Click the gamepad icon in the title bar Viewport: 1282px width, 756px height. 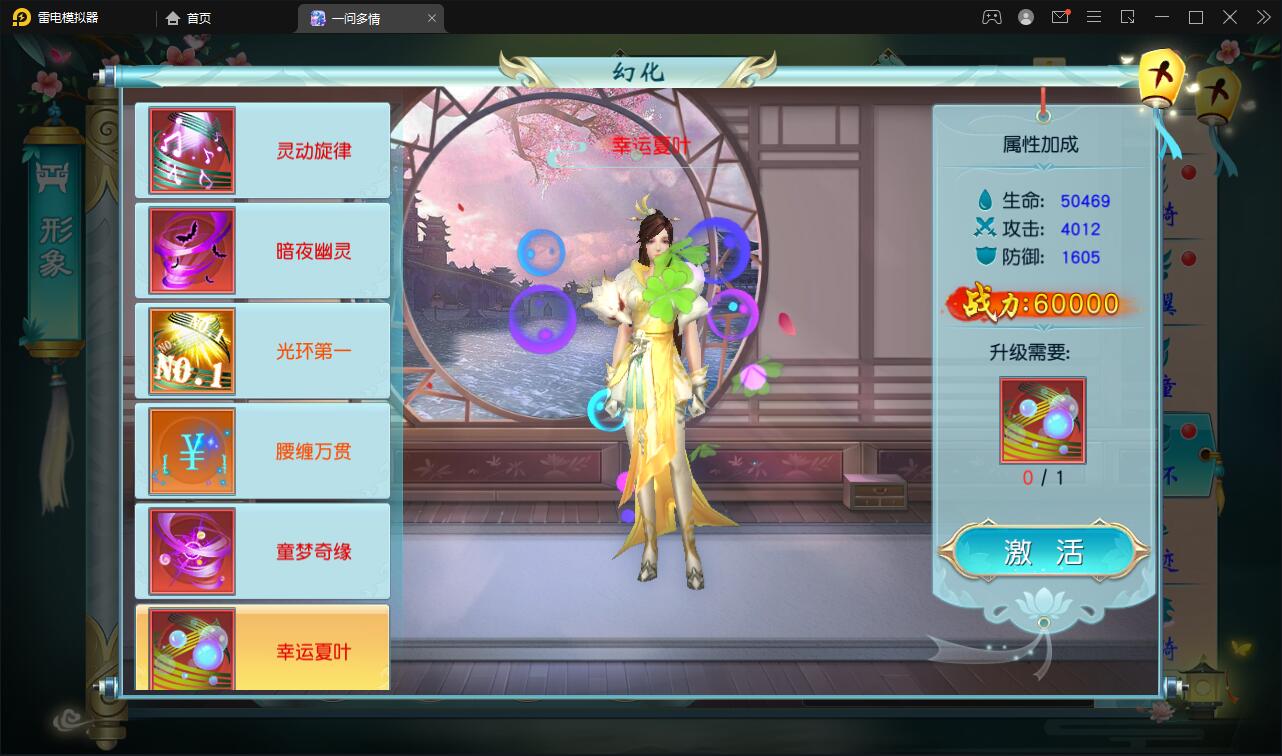(x=991, y=17)
